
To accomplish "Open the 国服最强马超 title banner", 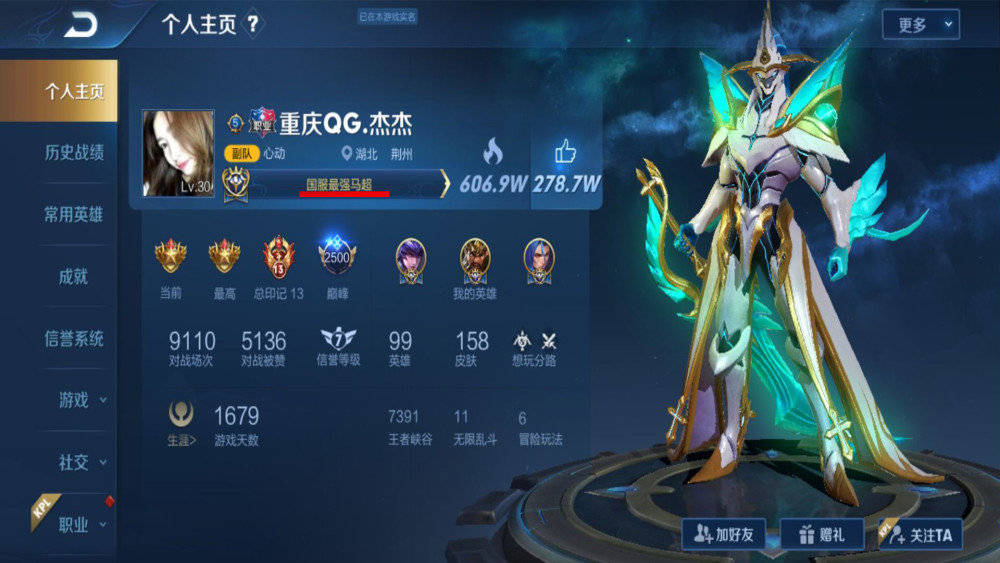I will (x=345, y=184).
